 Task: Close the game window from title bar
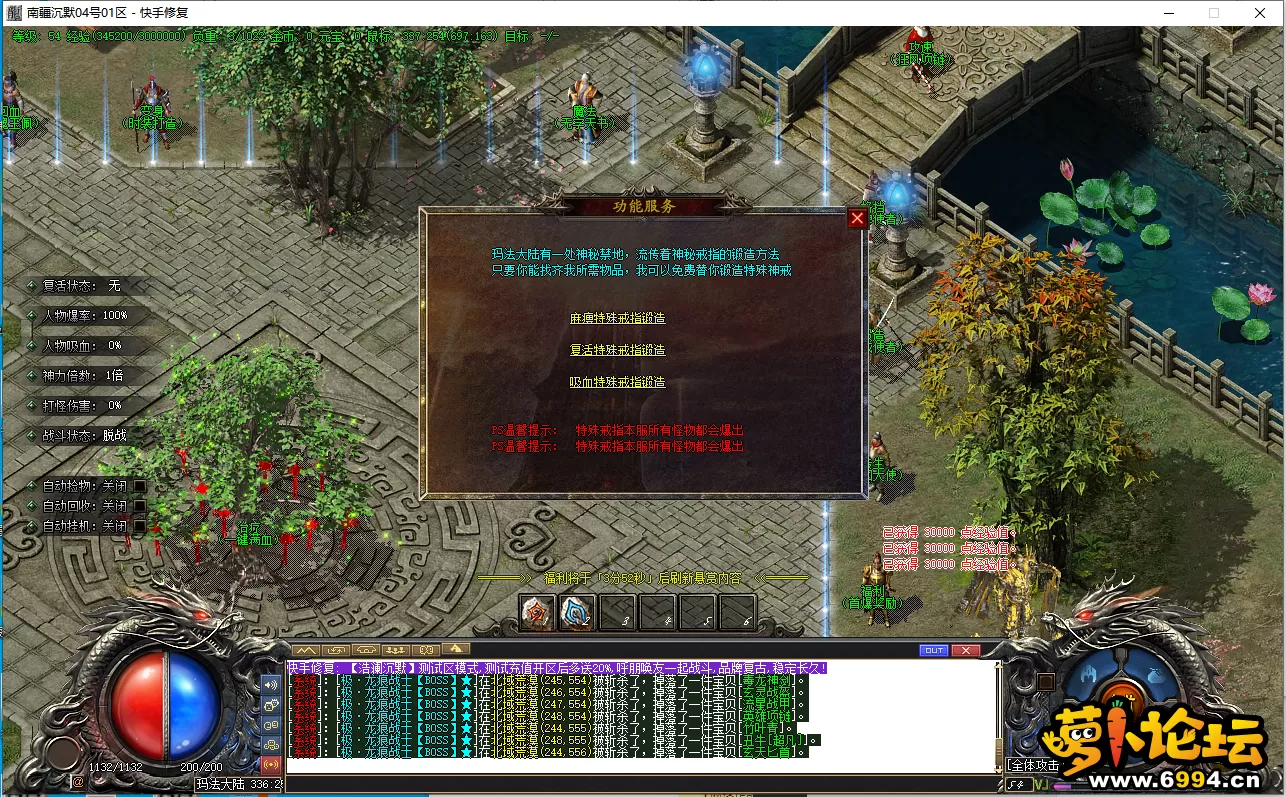point(1260,13)
